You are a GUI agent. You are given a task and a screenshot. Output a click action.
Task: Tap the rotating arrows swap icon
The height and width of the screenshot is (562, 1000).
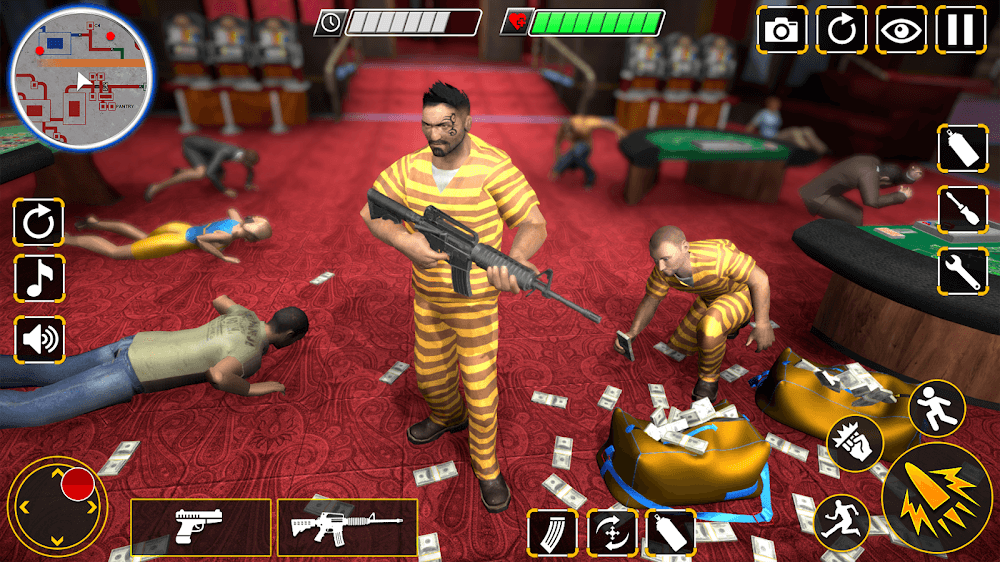(x=611, y=532)
